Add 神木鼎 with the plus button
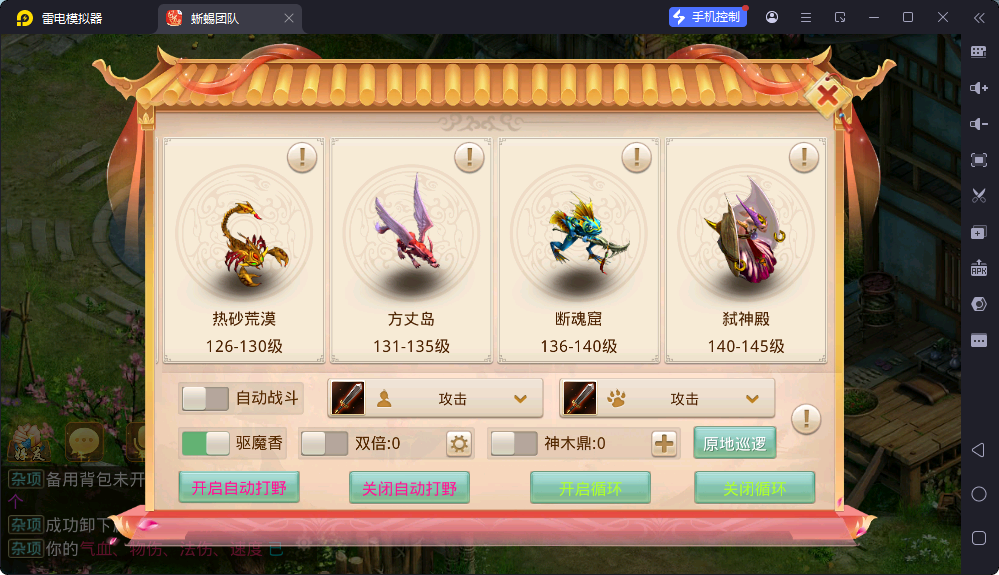The image size is (999, 575). [x=664, y=443]
